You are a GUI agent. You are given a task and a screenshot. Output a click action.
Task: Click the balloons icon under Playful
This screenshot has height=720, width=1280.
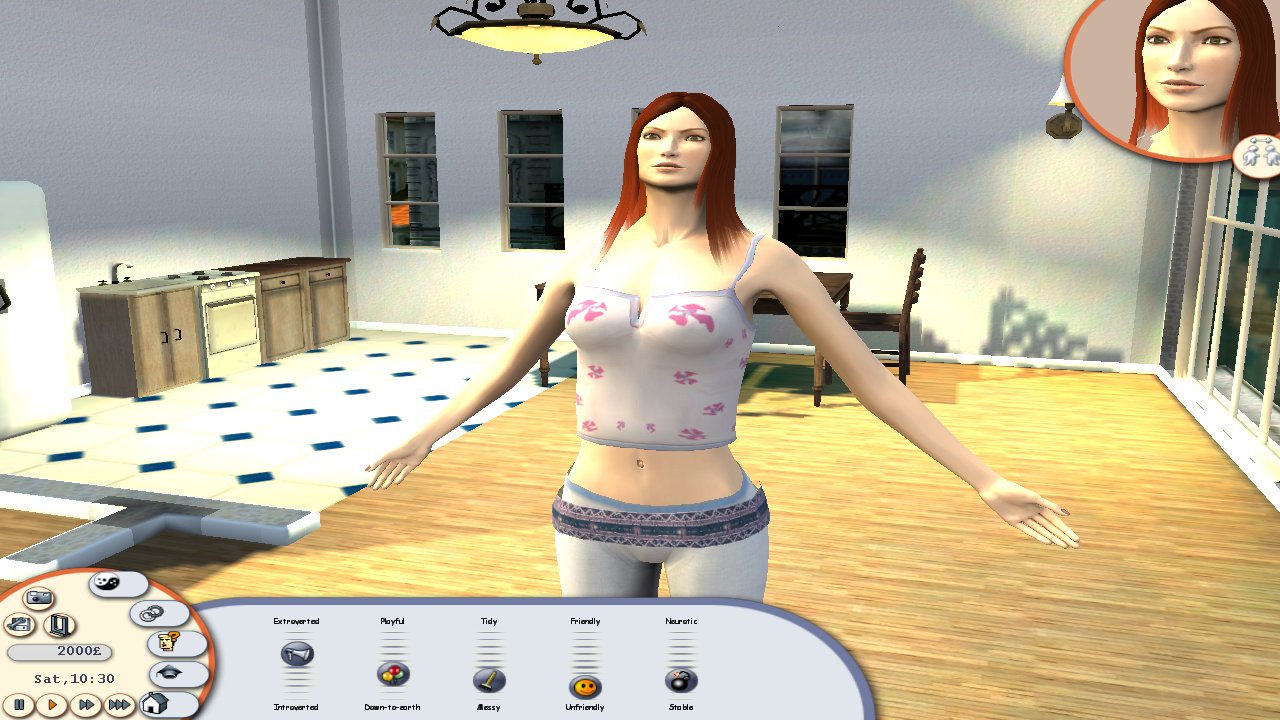392,673
